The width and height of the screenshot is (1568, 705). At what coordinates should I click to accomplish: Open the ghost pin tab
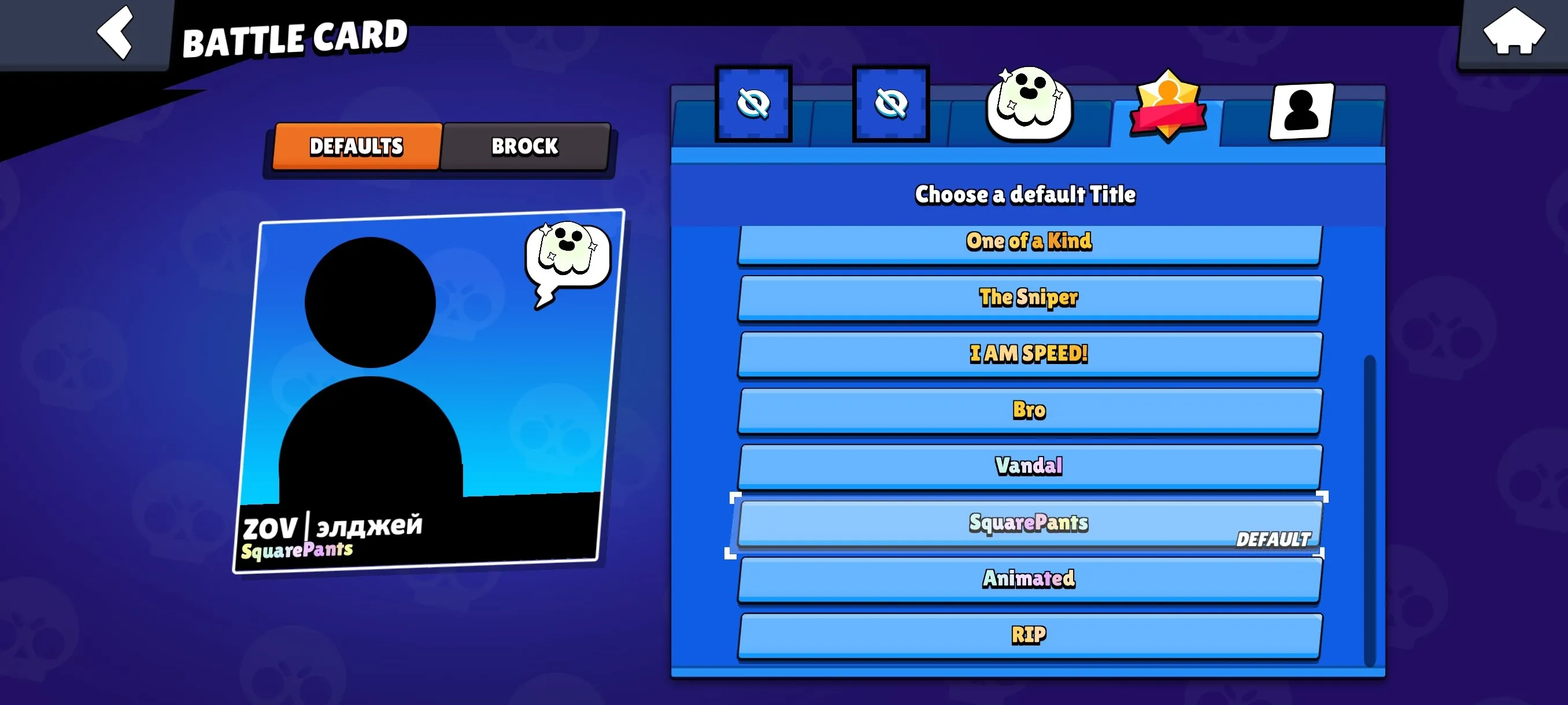(1028, 103)
